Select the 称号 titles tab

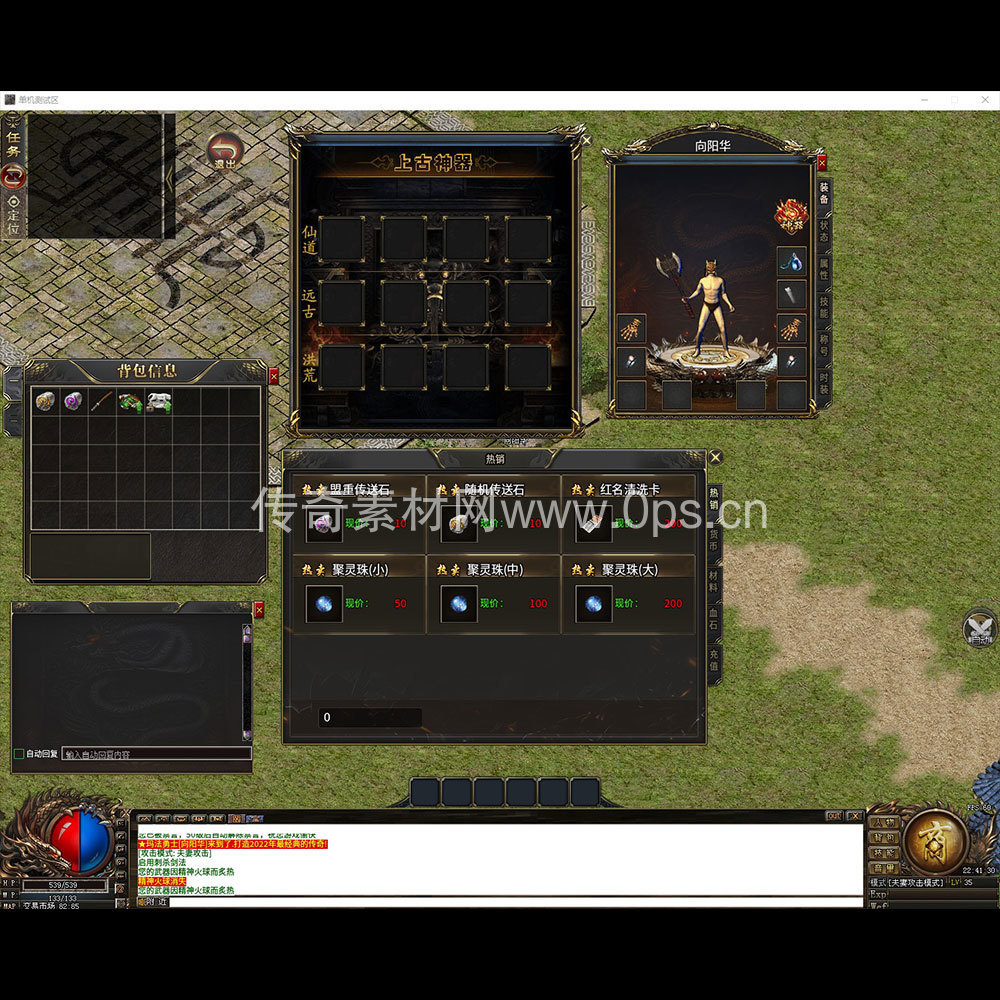click(x=824, y=345)
